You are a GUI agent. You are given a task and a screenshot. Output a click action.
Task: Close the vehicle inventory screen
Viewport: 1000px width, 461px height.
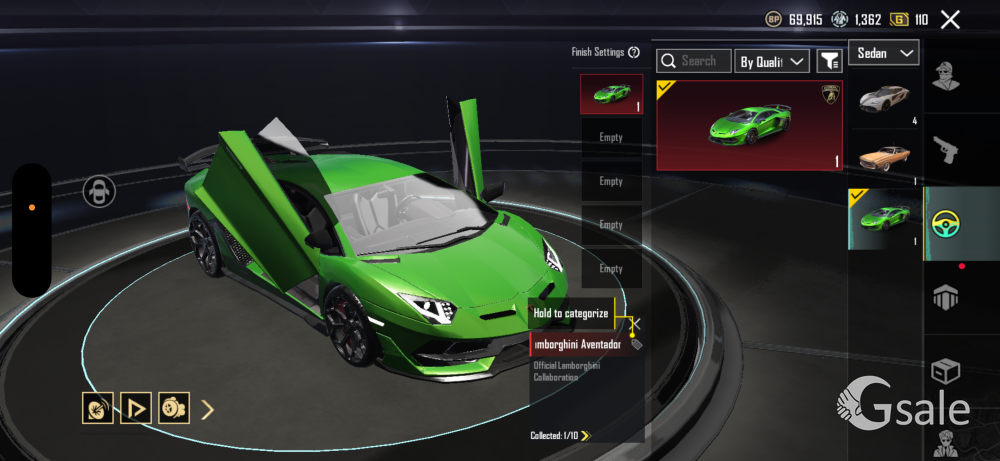point(950,19)
